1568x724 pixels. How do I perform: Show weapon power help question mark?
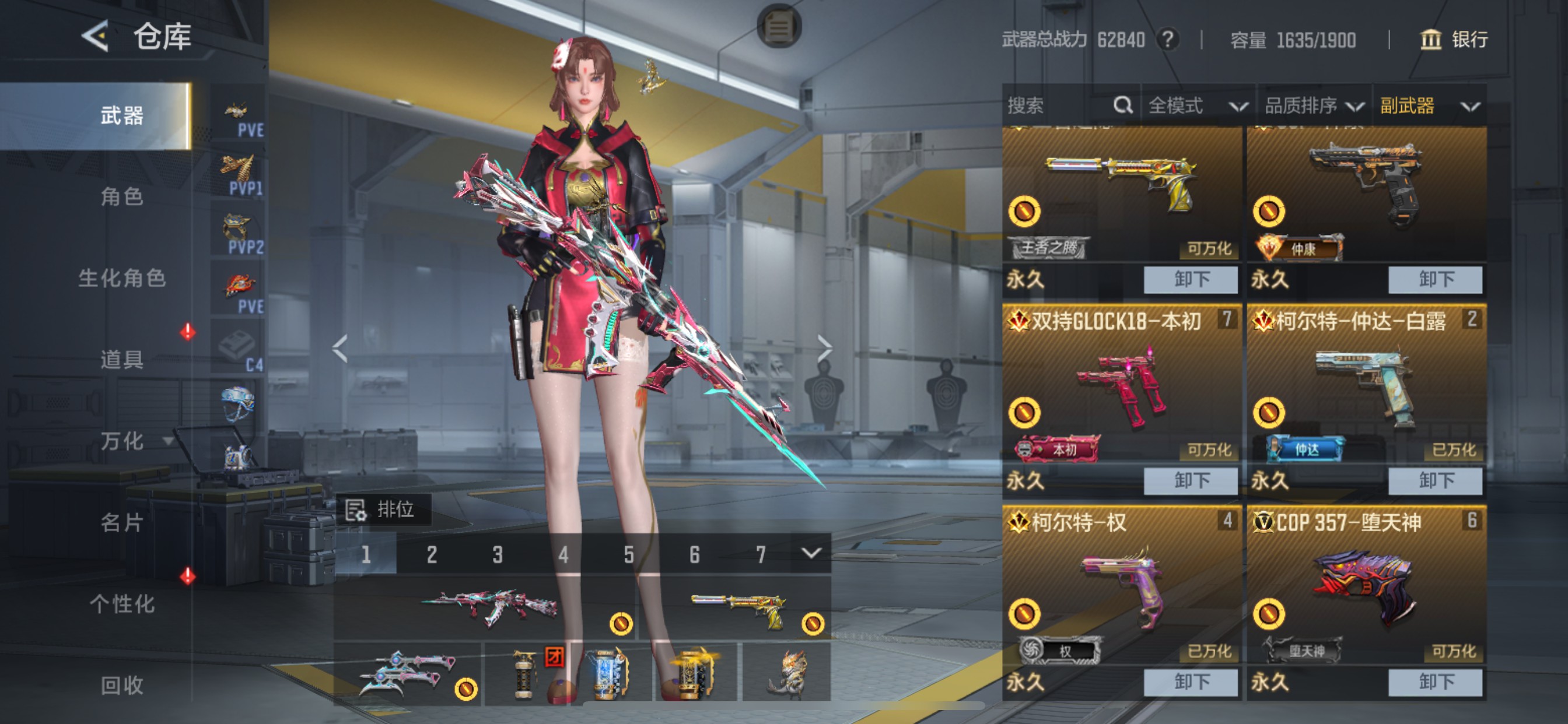(x=1167, y=40)
